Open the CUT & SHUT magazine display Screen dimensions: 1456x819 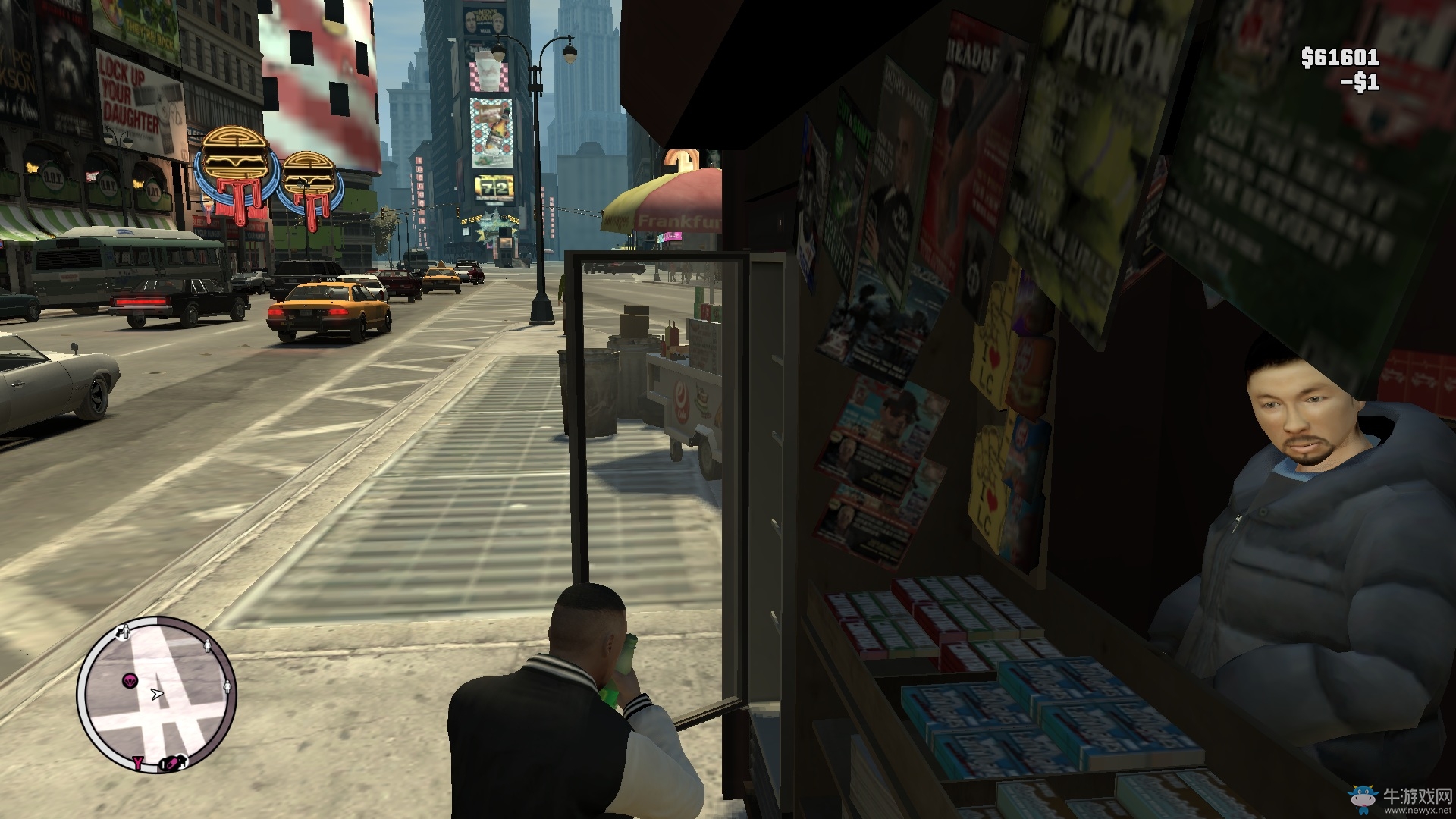(x=852, y=129)
